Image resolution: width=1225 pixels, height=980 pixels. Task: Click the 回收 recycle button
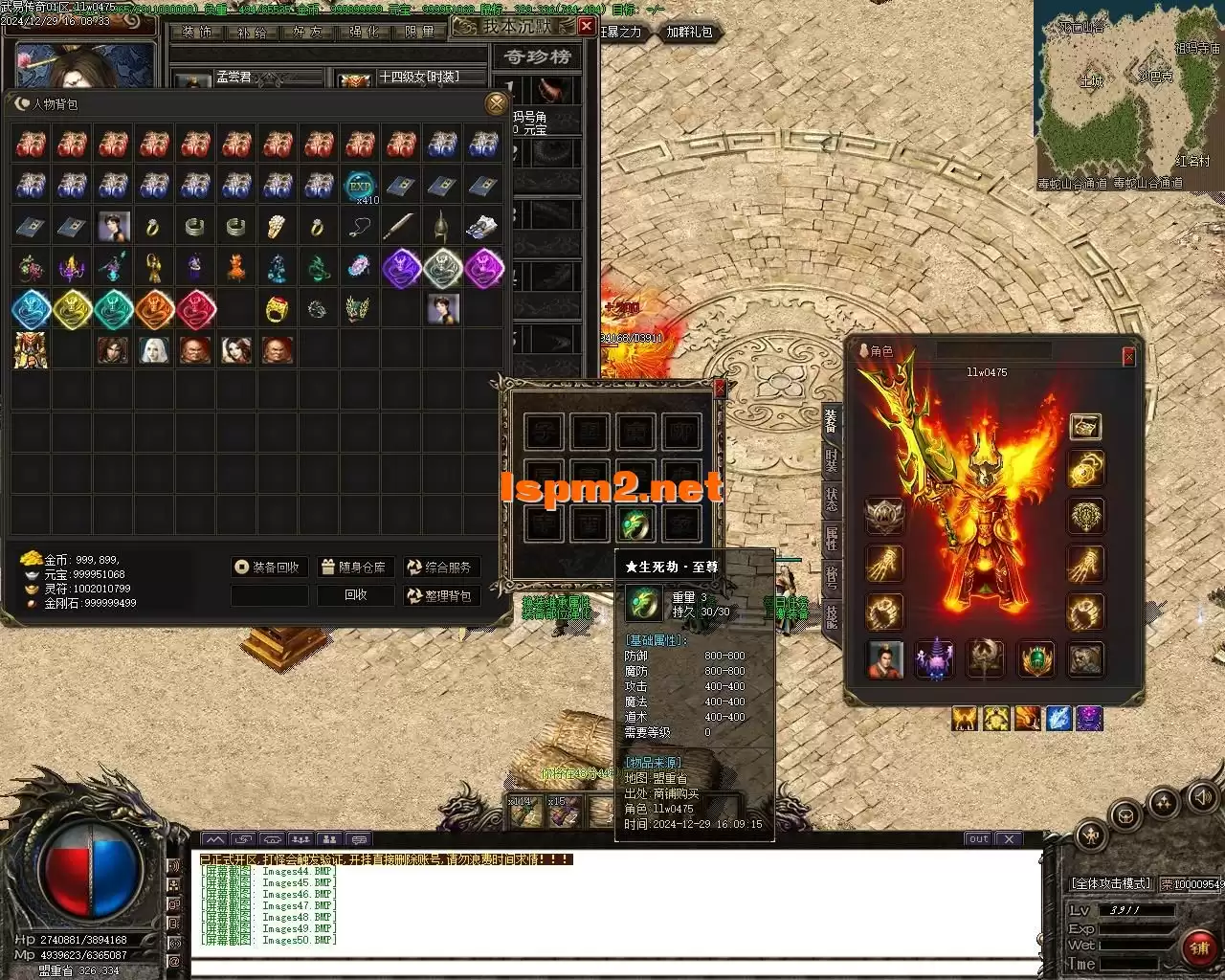coord(356,595)
